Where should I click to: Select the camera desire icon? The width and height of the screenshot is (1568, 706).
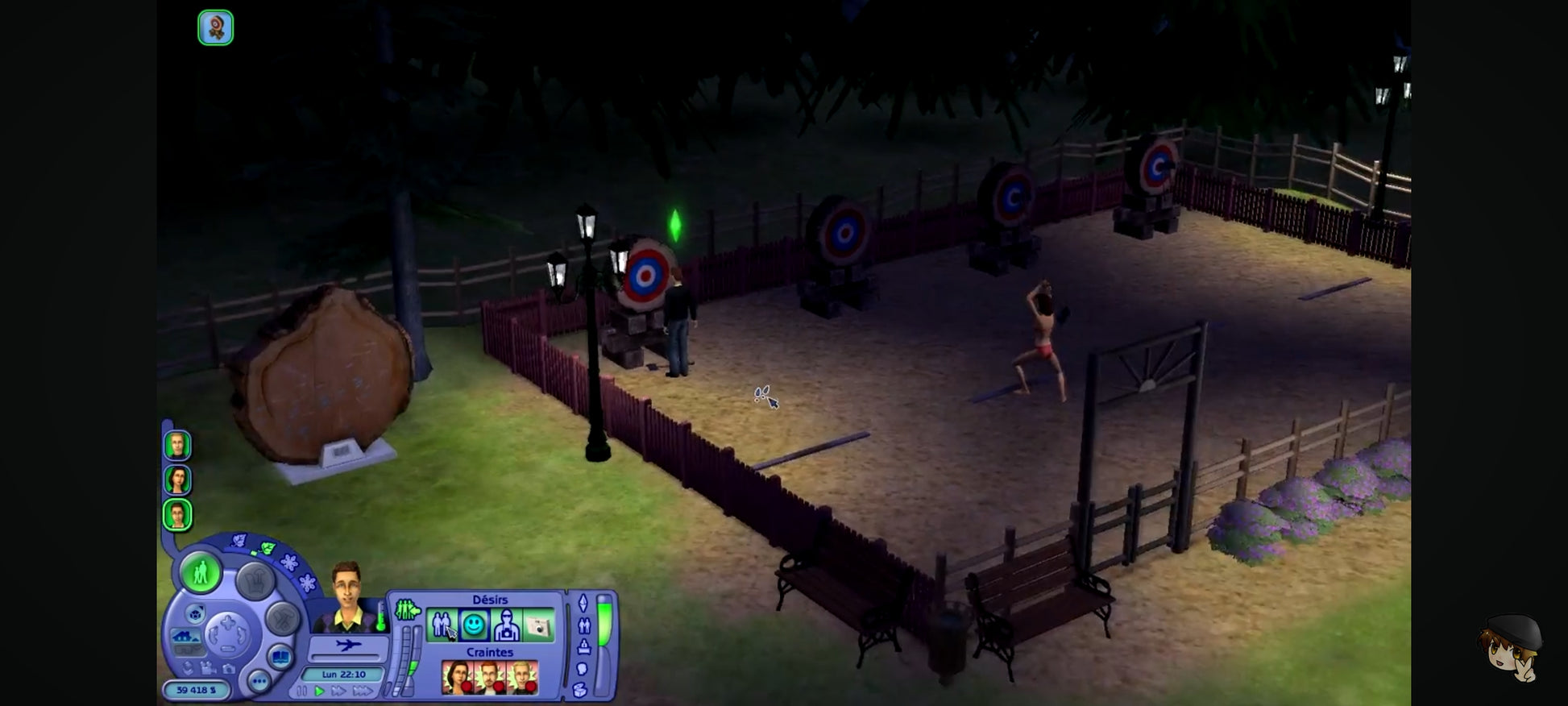538,625
